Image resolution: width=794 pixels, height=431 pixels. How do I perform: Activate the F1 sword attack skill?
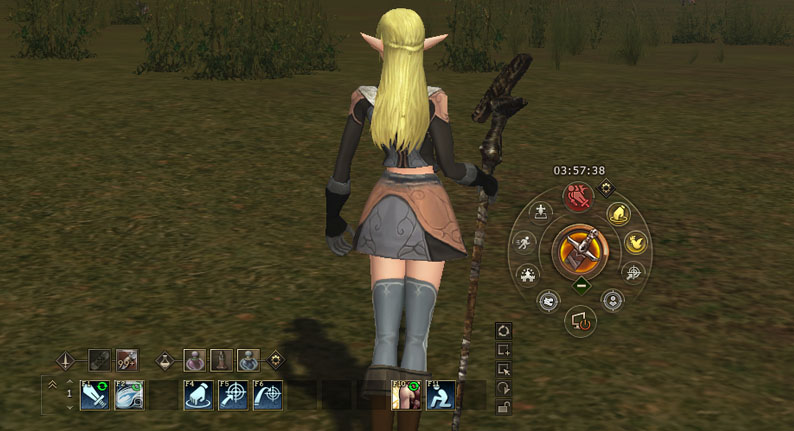[95, 395]
